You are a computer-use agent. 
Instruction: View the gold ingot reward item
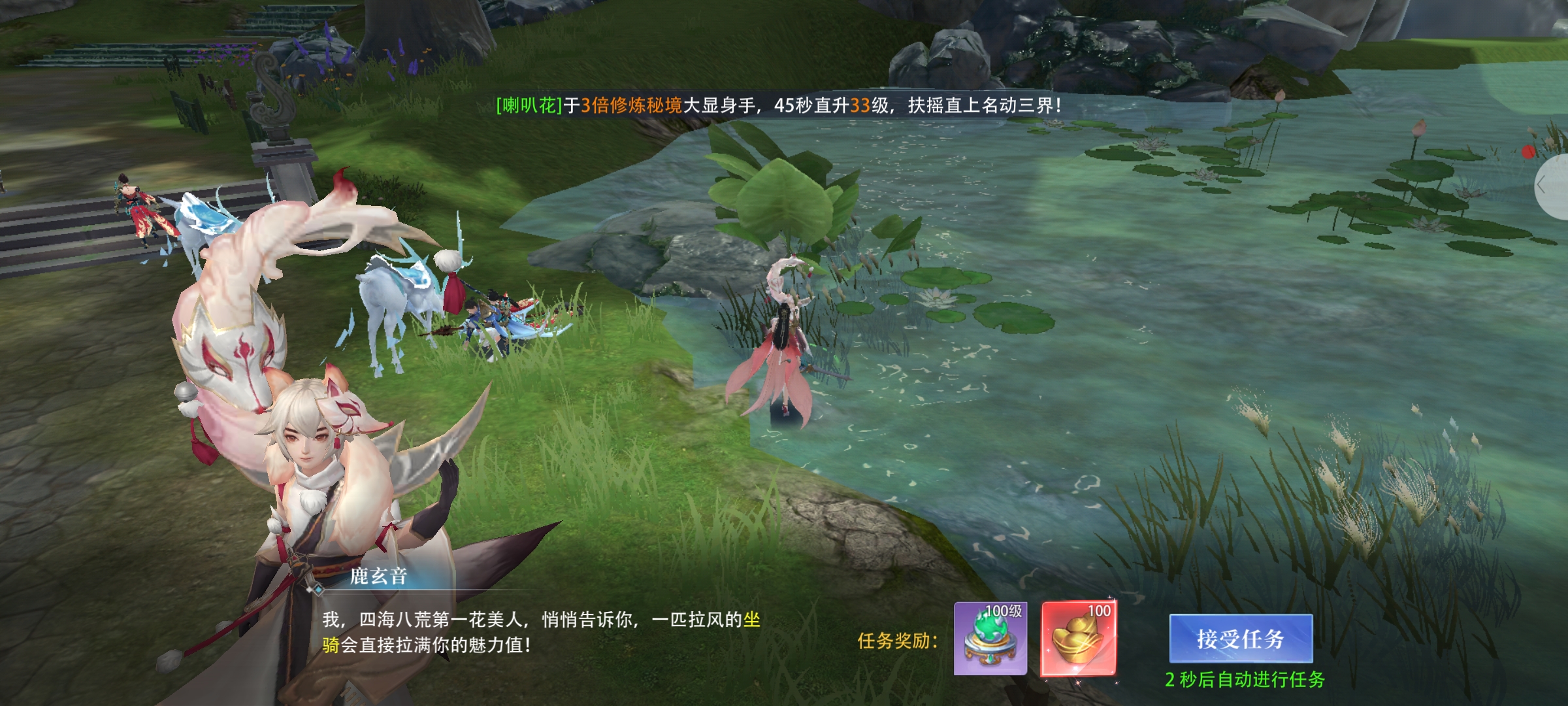coord(1079,639)
